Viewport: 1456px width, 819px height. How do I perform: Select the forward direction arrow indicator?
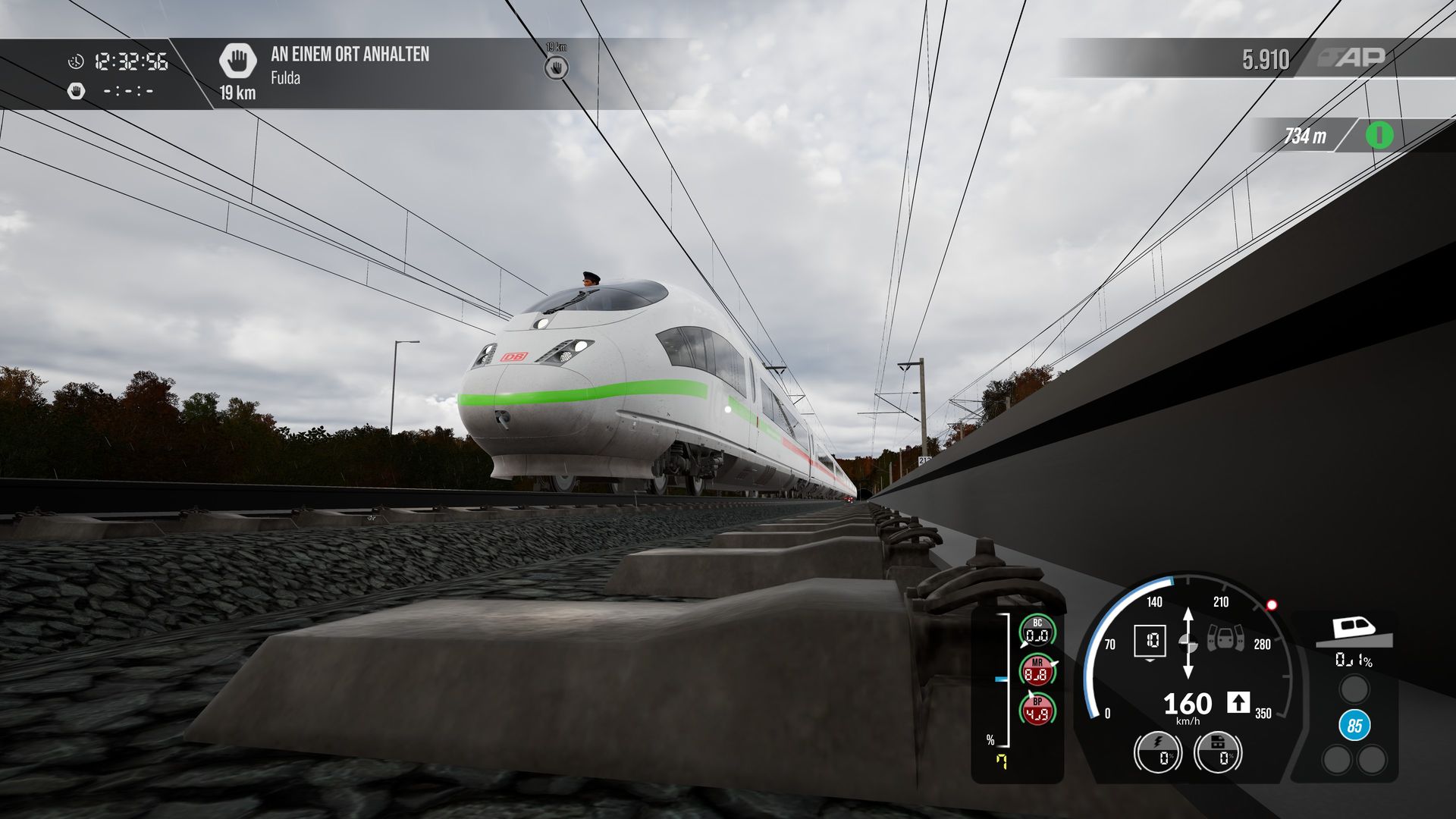point(1238,702)
